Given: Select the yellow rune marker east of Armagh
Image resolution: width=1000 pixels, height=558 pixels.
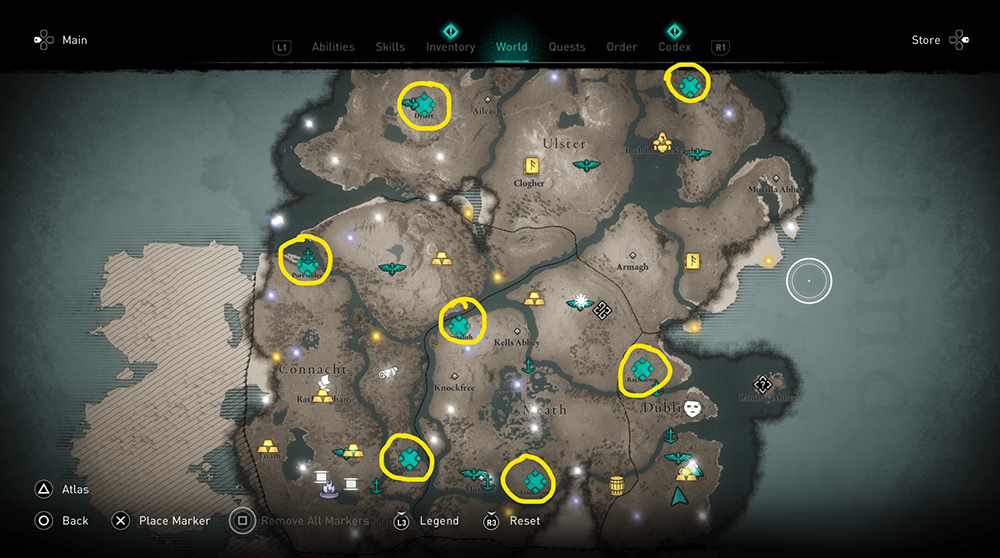Looking at the screenshot, I should (x=690, y=262).
